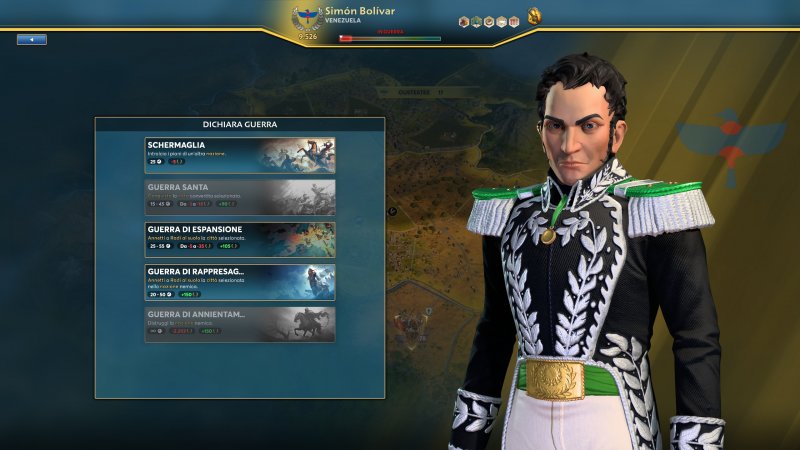Declare a Guerra di Rappresaglia
800x450 pixels.
(240, 282)
